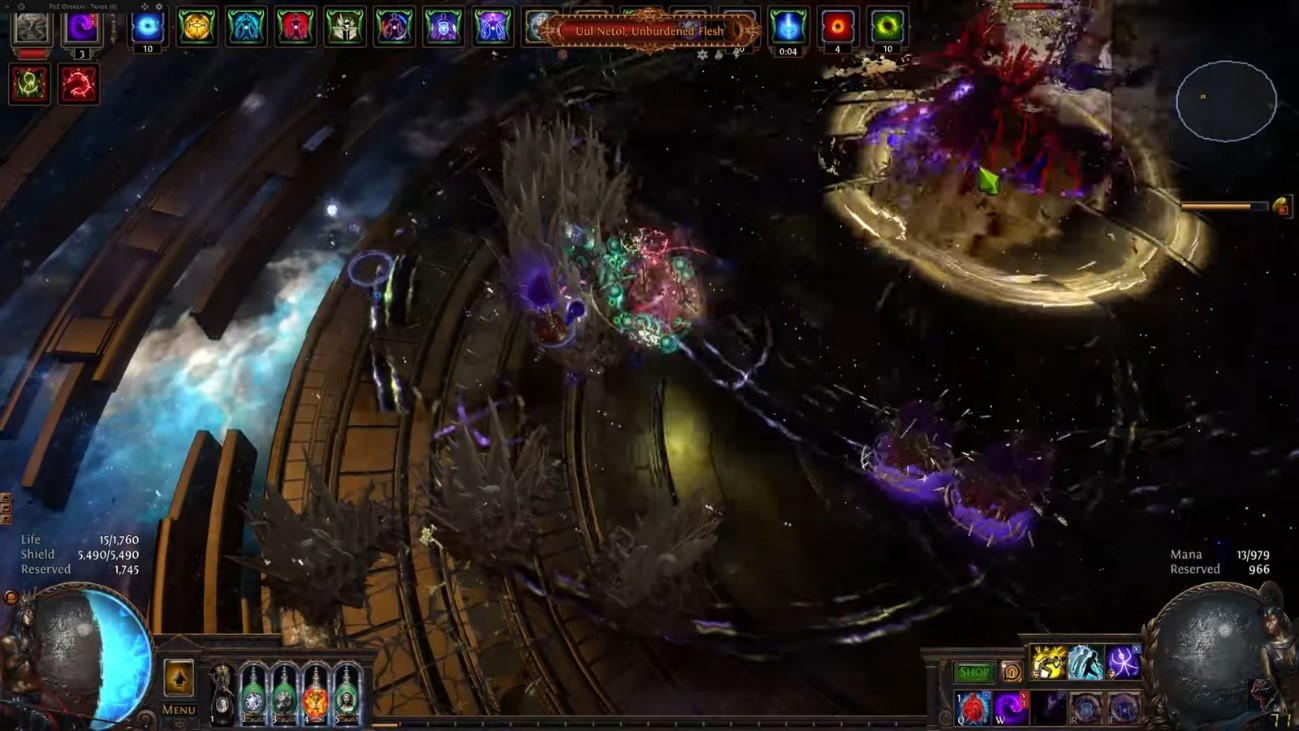Open the PoE Overlay Trade (0) menu
The height and width of the screenshot is (731, 1299).
[x=99, y=7]
